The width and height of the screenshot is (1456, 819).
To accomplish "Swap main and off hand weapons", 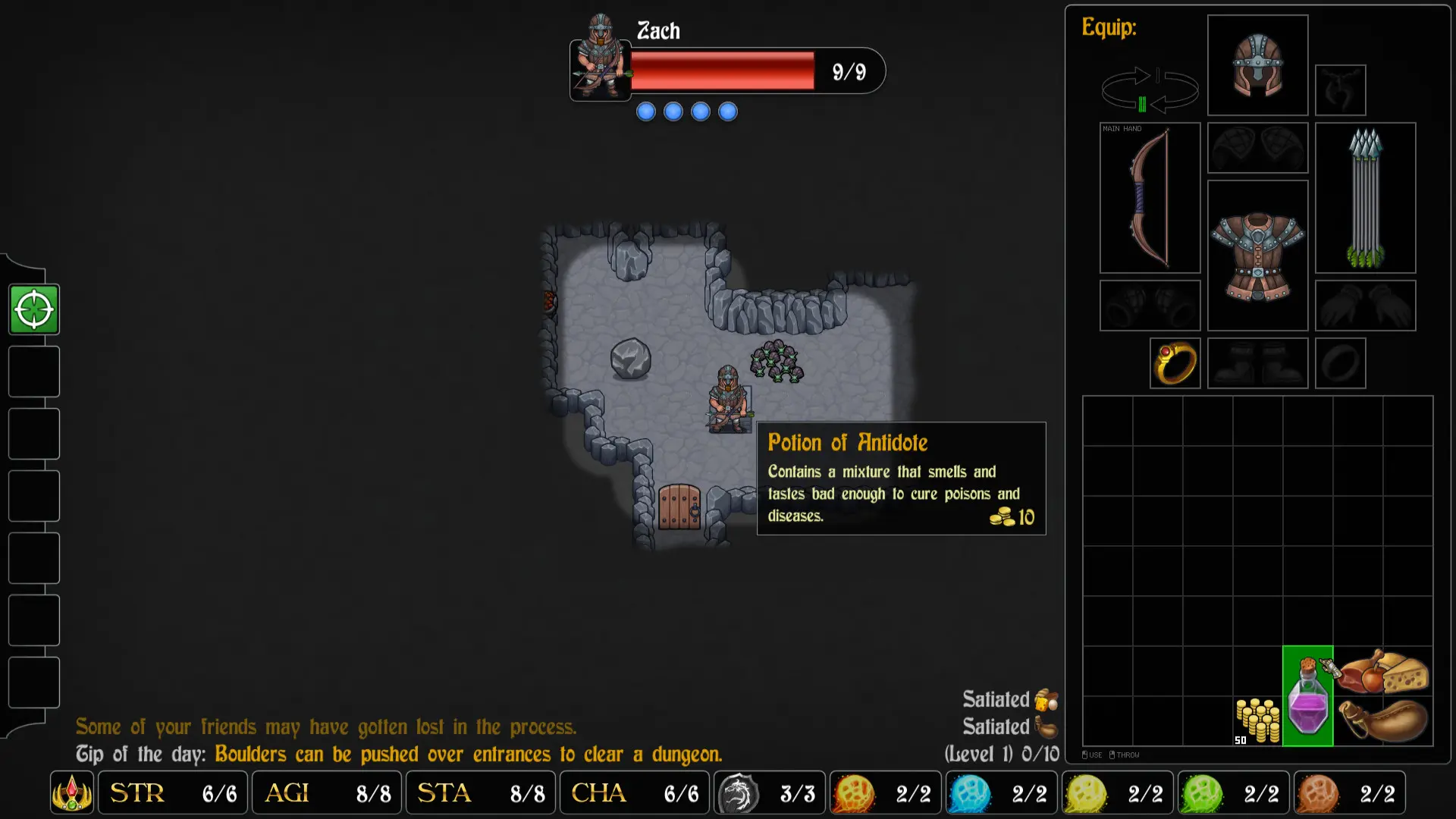I will tap(1149, 89).
